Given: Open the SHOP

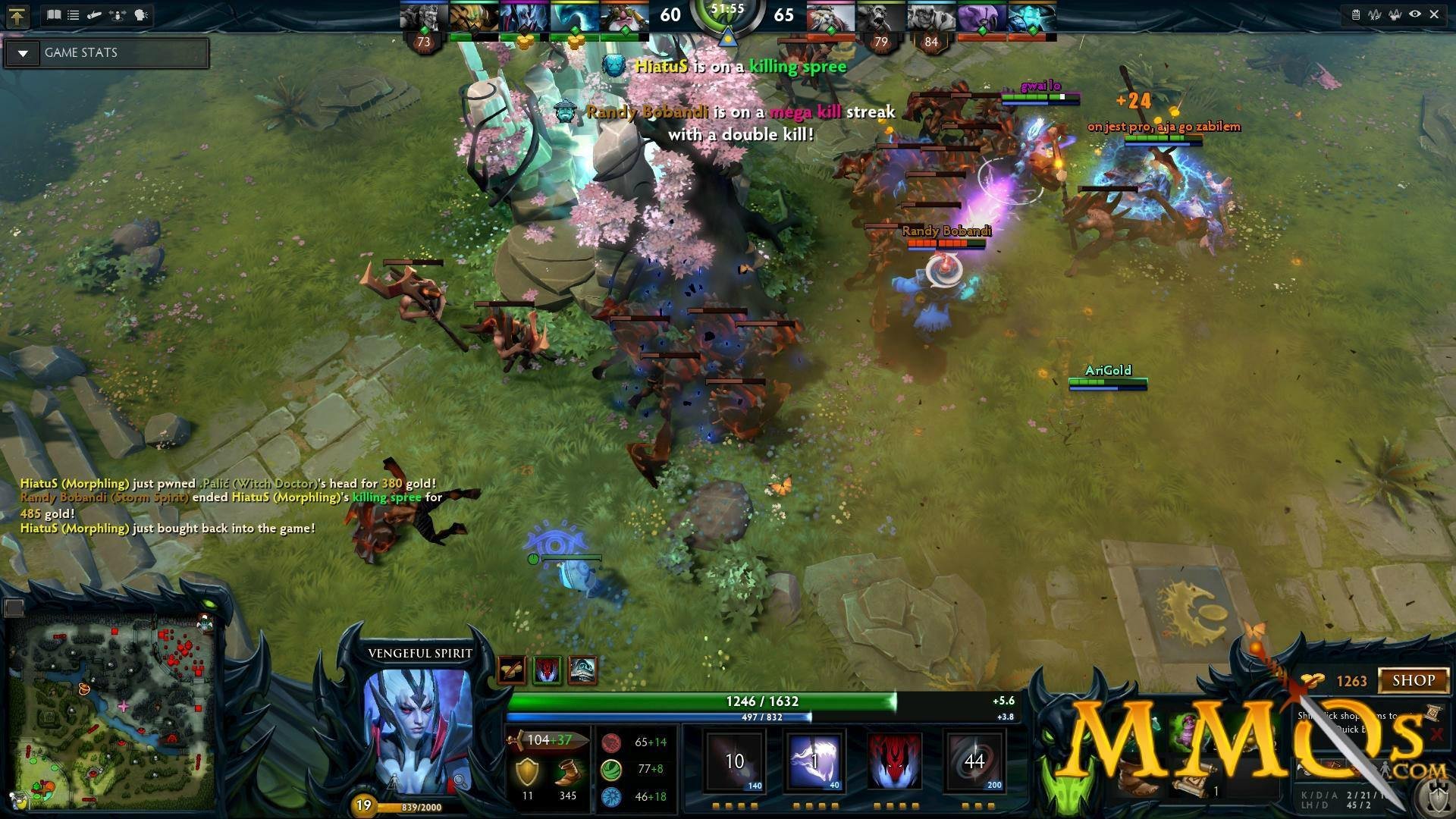Looking at the screenshot, I should click(1413, 680).
